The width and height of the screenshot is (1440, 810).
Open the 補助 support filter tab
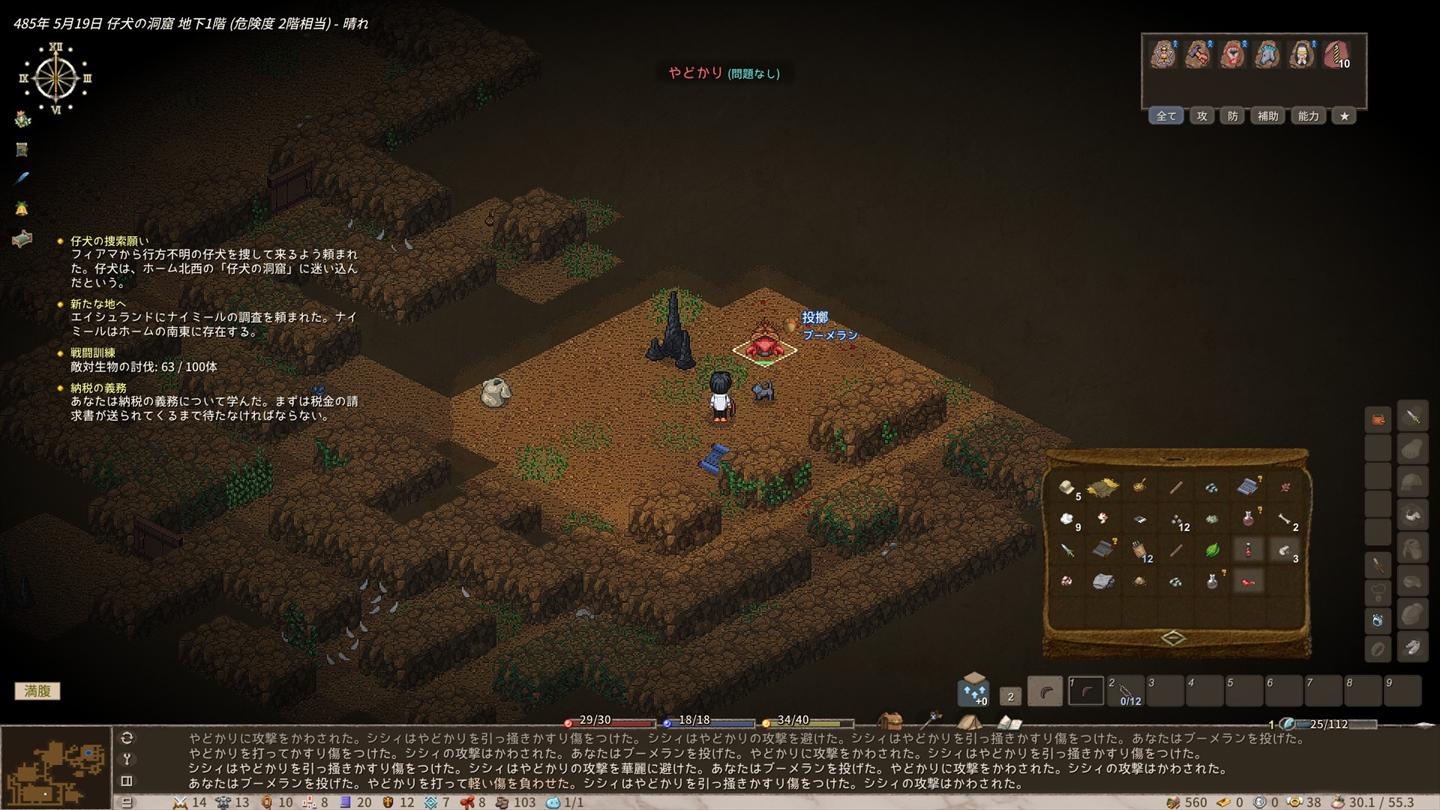pyautogui.click(x=1267, y=116)
